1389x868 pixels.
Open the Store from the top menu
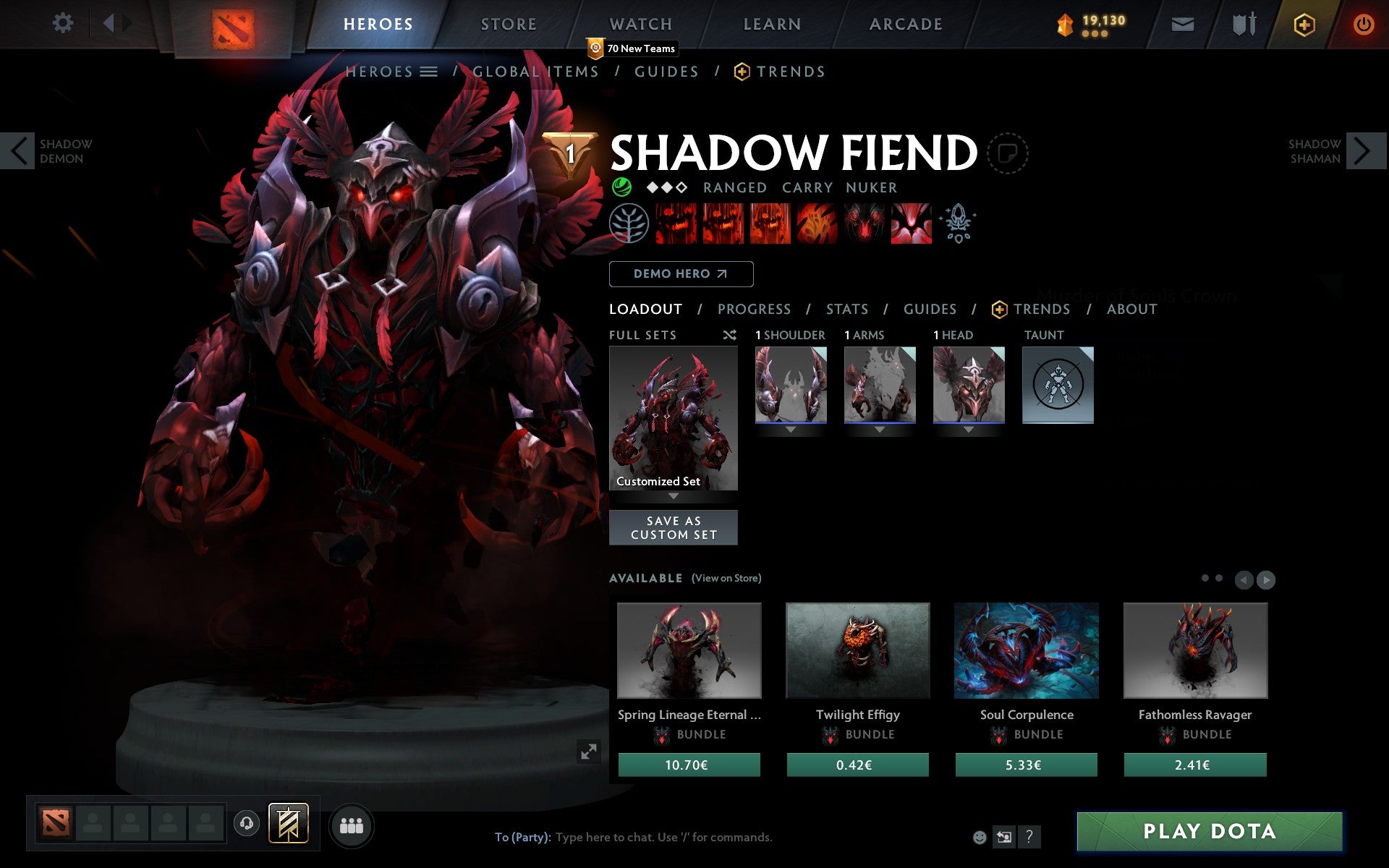coord(509,23)
